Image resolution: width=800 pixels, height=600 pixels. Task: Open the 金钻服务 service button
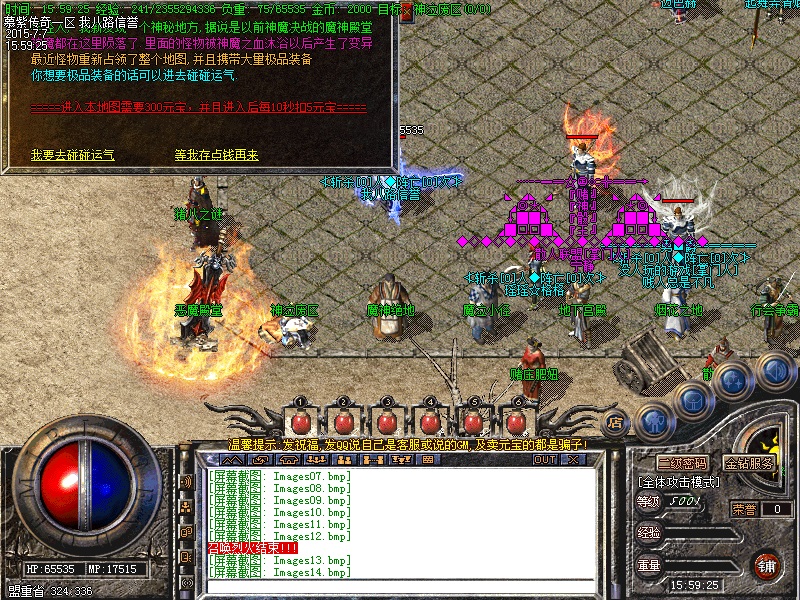point(749,463)
